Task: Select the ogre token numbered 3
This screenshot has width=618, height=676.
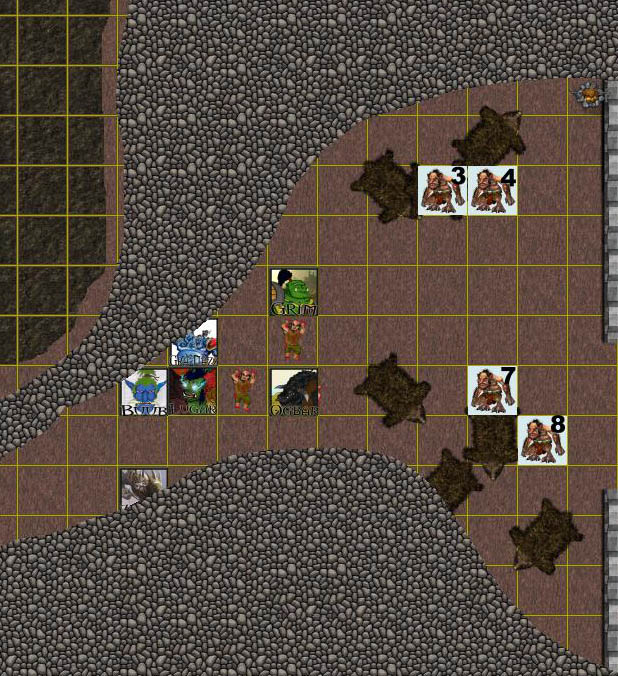Action: (x=442, y=190)
